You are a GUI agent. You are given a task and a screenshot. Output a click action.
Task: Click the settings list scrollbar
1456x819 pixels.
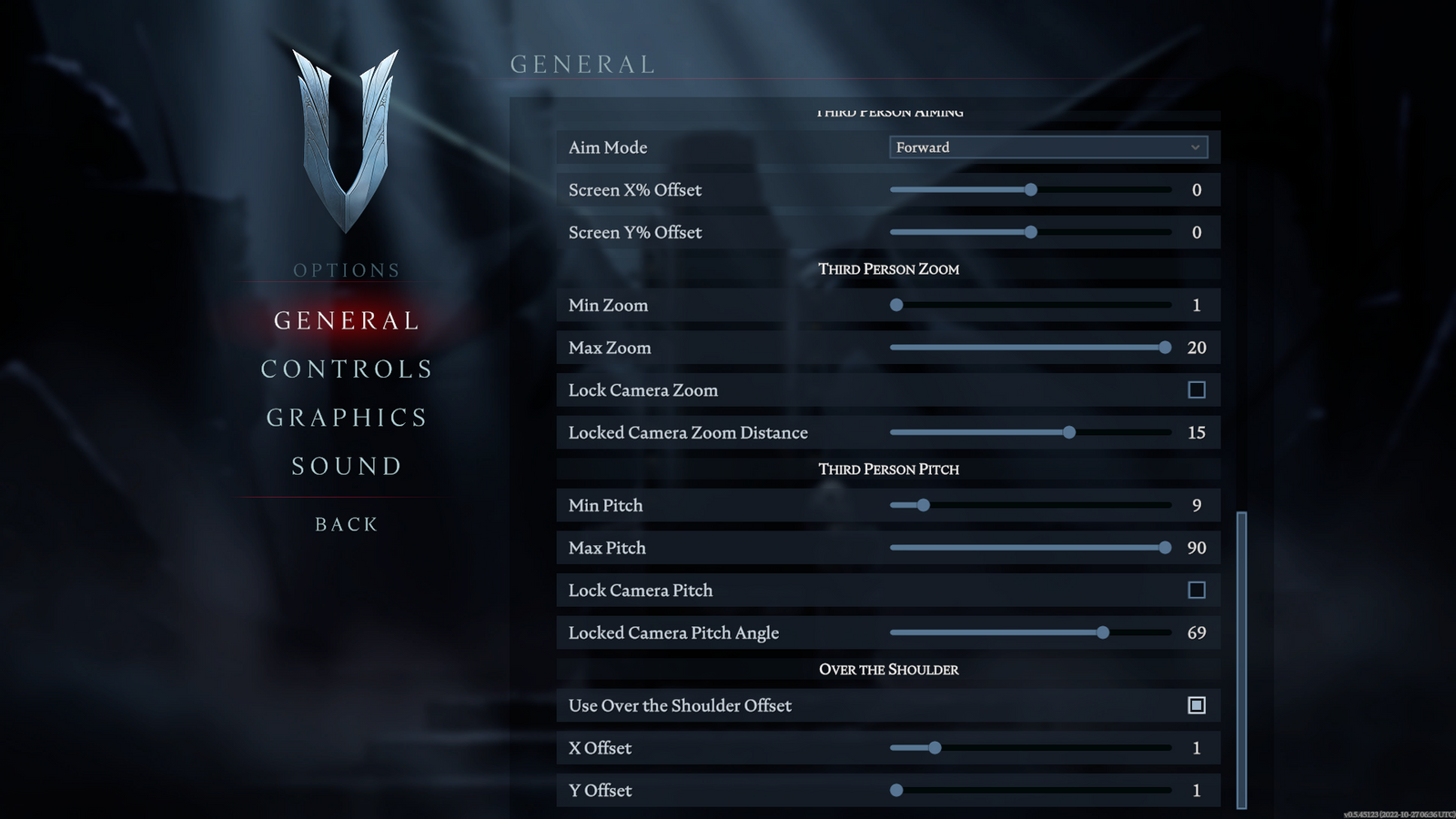pos(1241,660)
